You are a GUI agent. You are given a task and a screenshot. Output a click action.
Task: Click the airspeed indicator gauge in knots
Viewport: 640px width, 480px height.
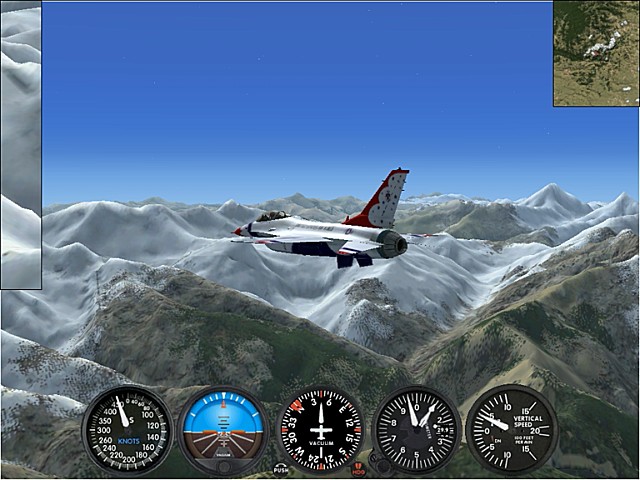[127, 430]
